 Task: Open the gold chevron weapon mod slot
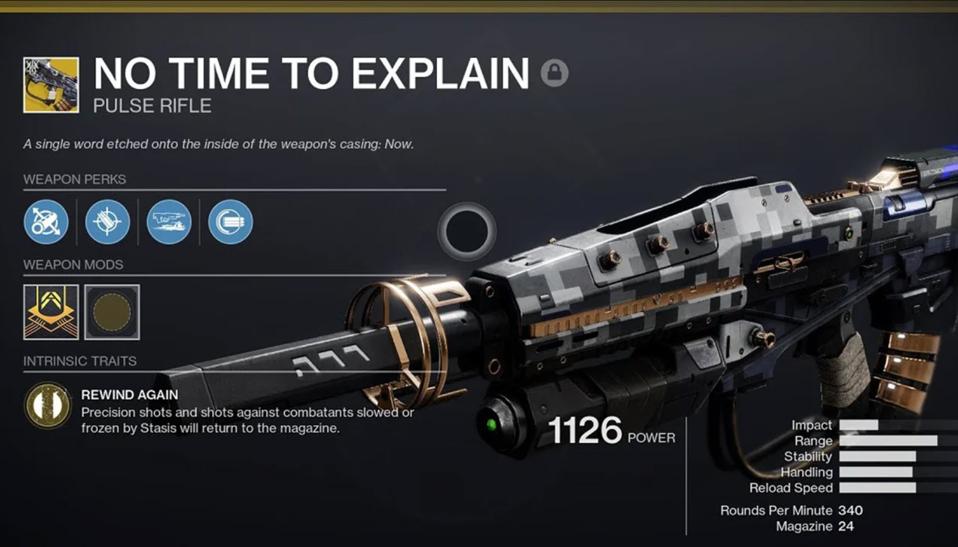tap(51, 312)
